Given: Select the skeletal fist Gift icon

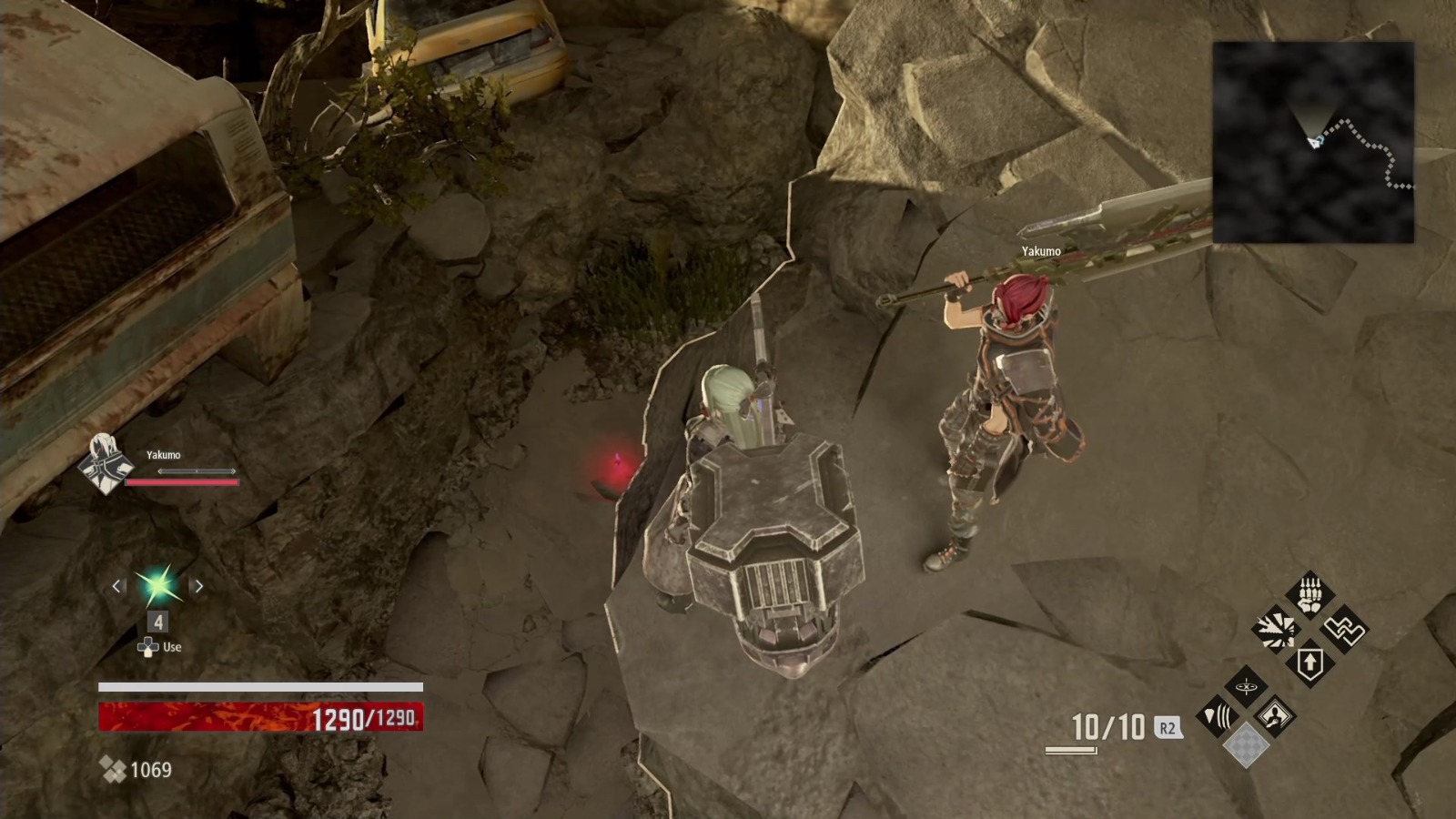Looking at the screenshot, I should pyautogui.click(x=1309, y=594).
